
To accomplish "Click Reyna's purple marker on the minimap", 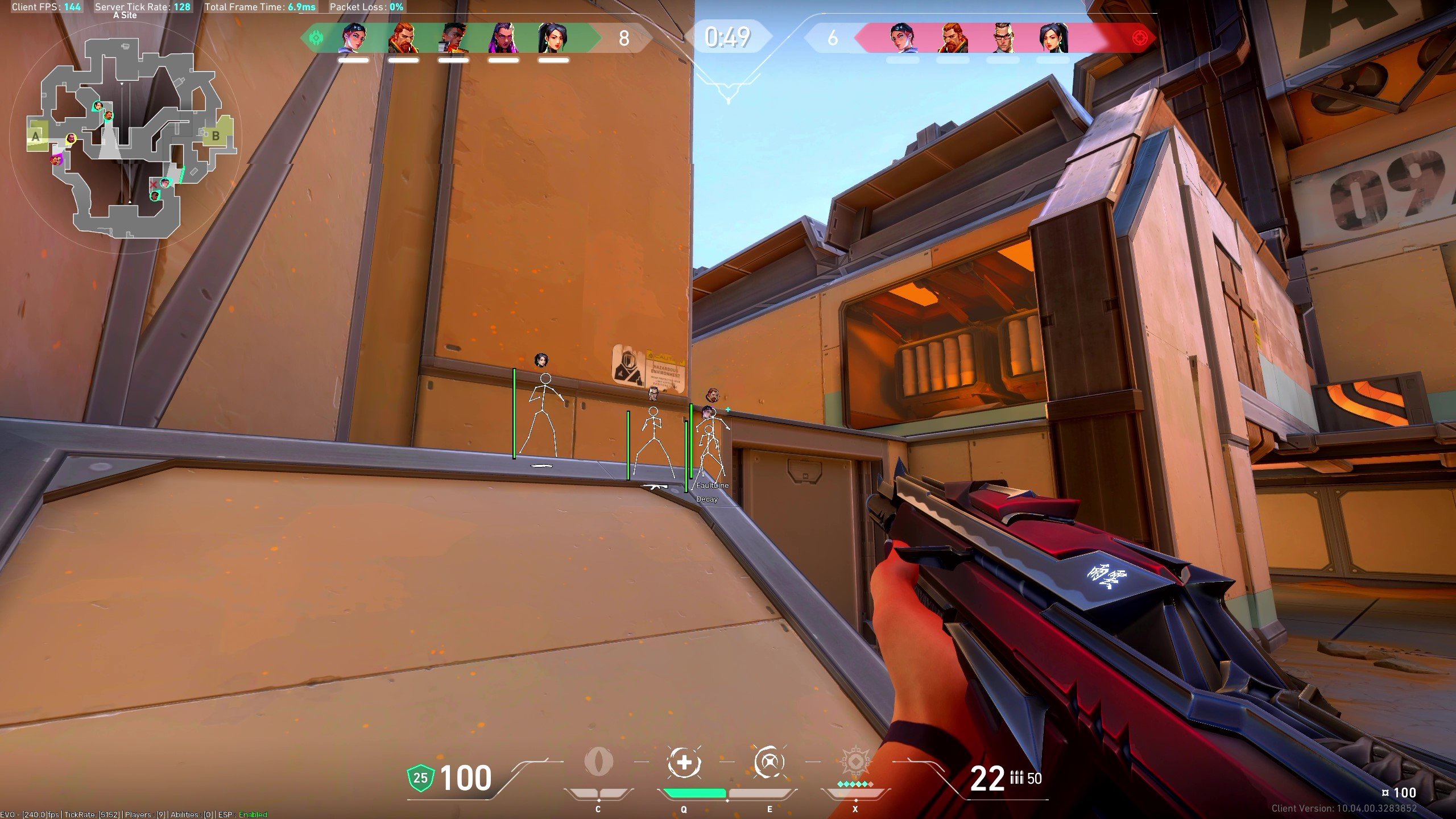I will [x=56, y=159].
